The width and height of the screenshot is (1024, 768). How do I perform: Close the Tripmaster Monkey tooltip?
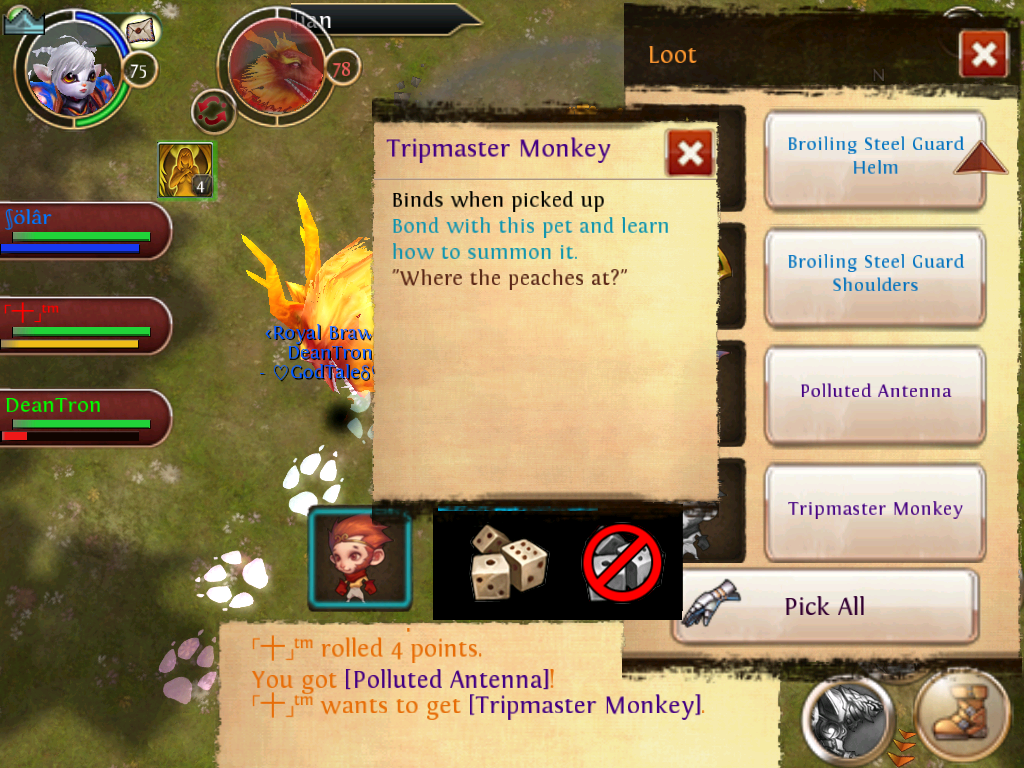690,153
